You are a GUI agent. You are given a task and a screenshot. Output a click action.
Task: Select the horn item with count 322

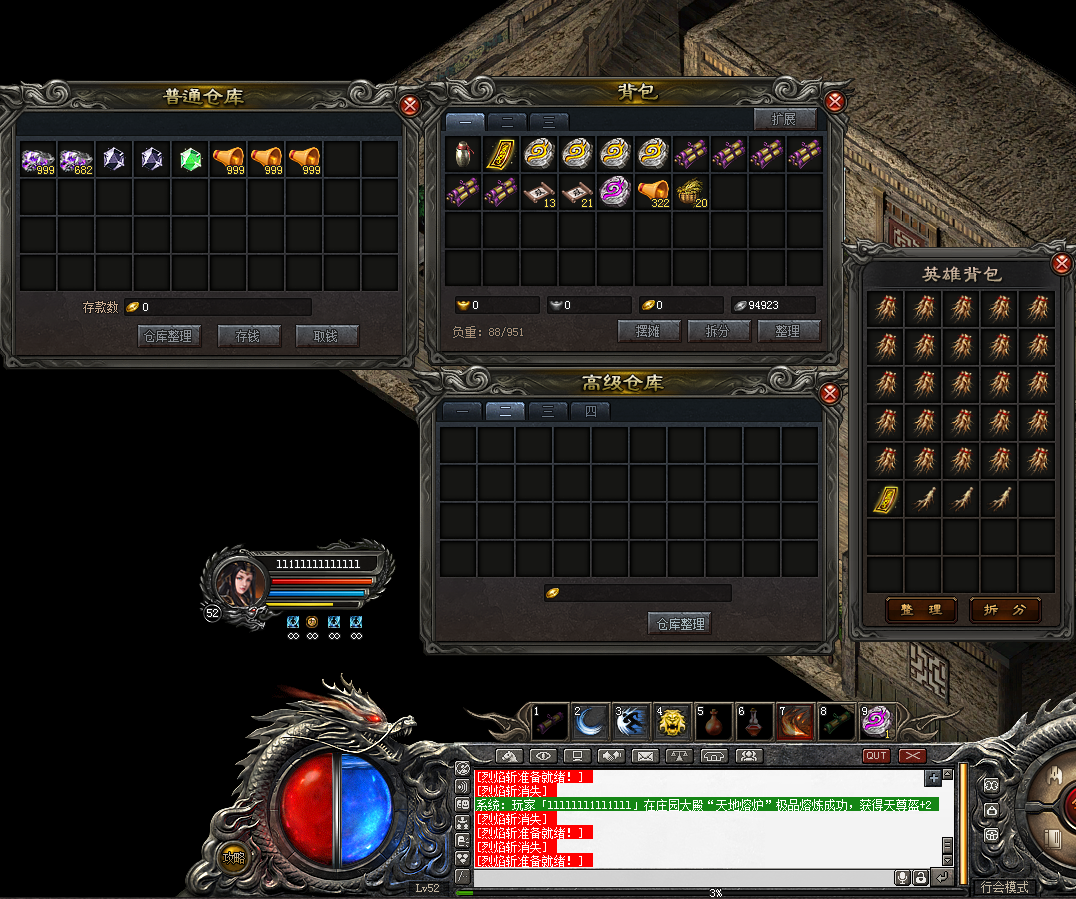point(653,190)
